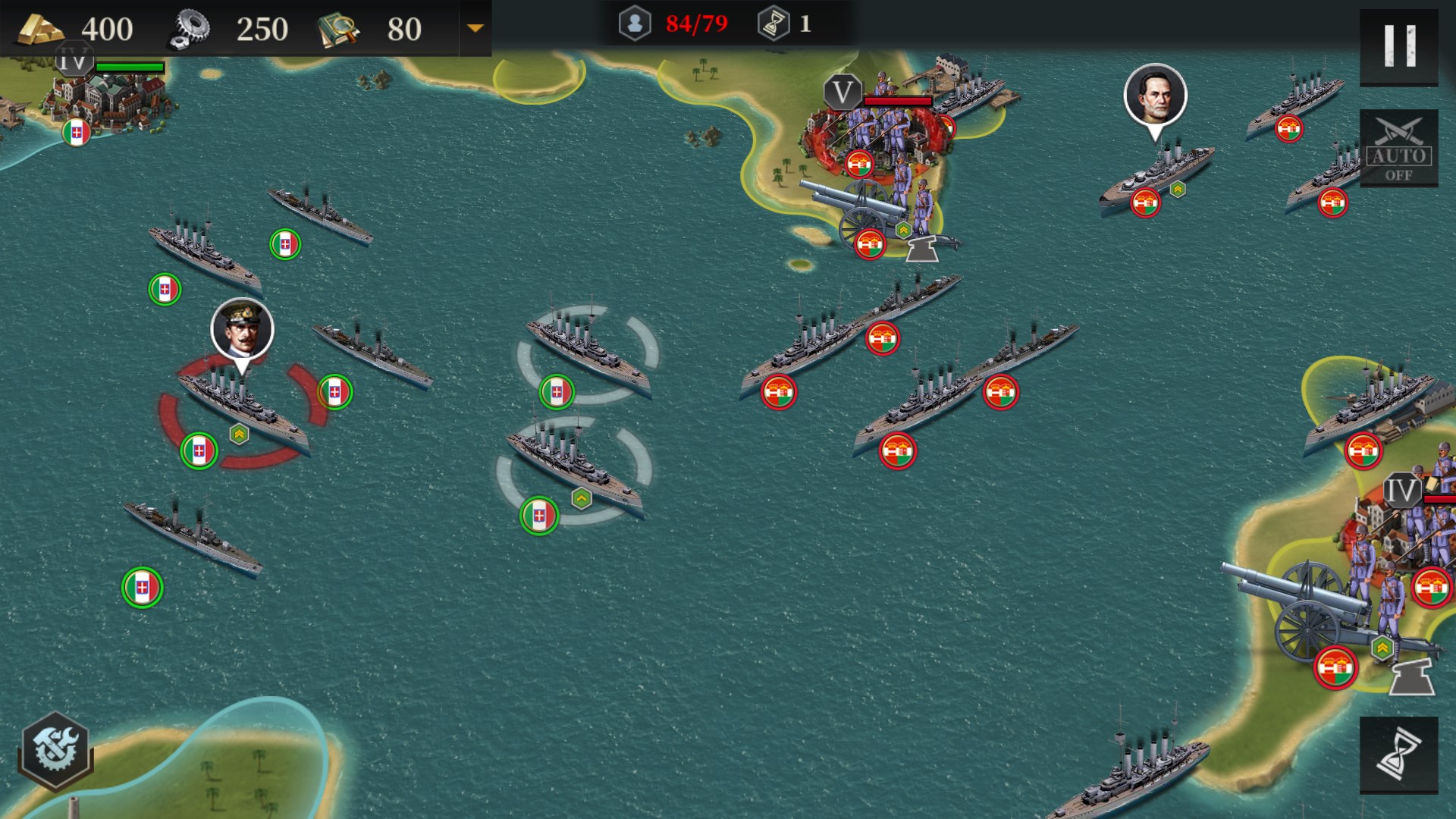The height and width of the screenshot is (819, 1456).
Task: Select the enemy ship with the general portrait
Action: tap(1157, 174)
